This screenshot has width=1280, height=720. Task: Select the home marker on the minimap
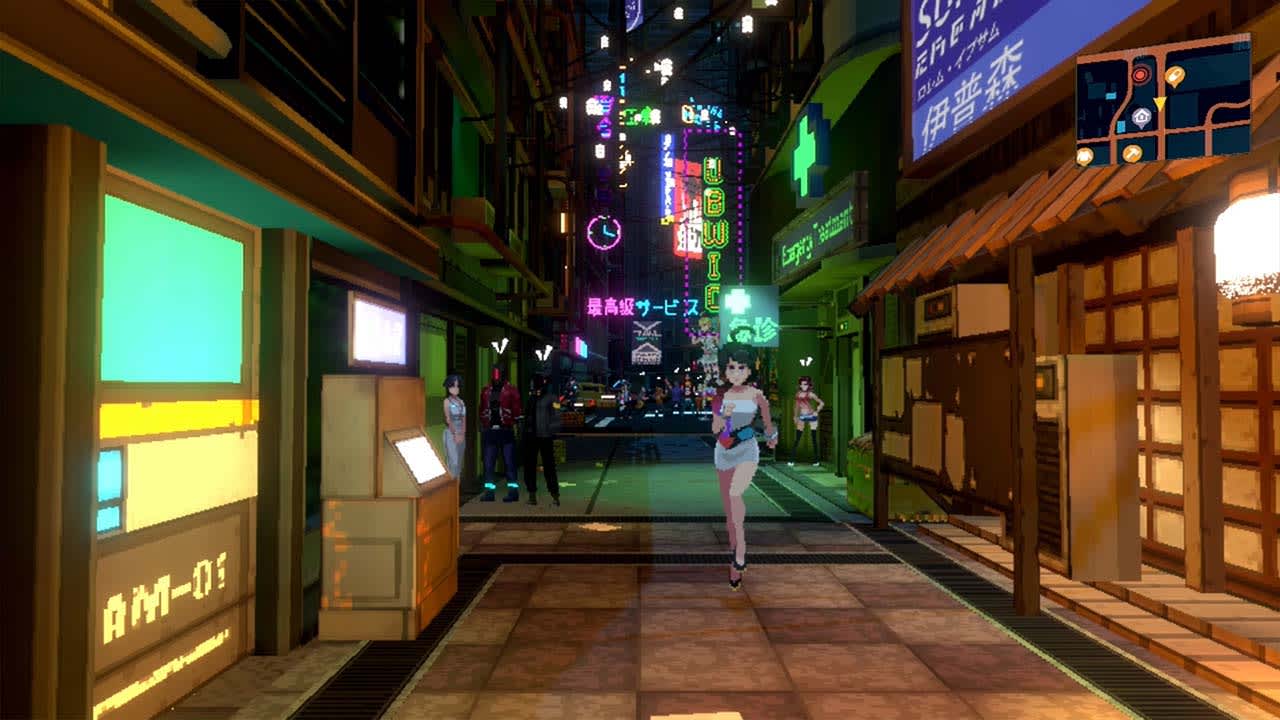tap(1141, 117)
